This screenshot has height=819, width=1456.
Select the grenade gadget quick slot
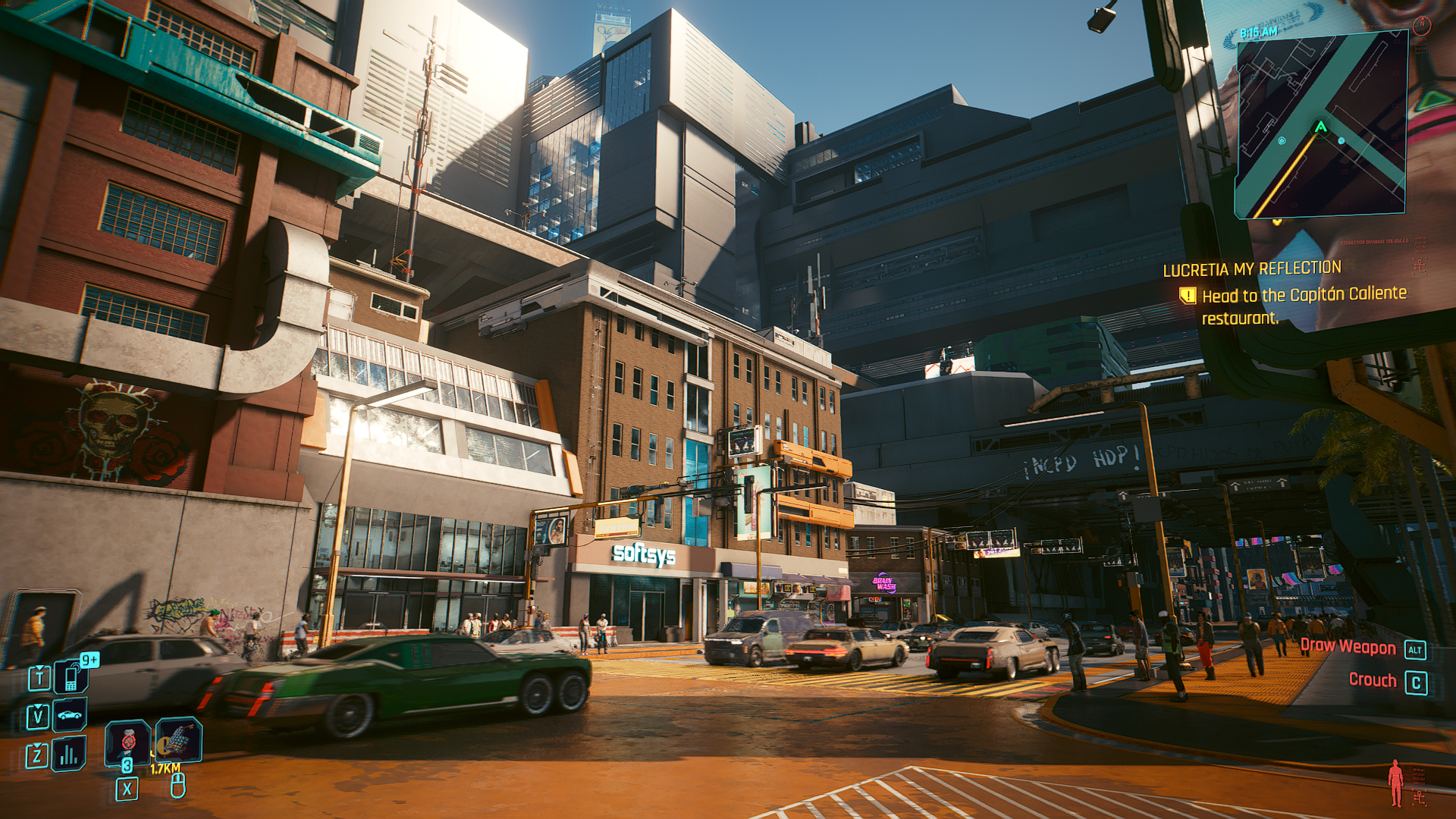pos(179,739)
